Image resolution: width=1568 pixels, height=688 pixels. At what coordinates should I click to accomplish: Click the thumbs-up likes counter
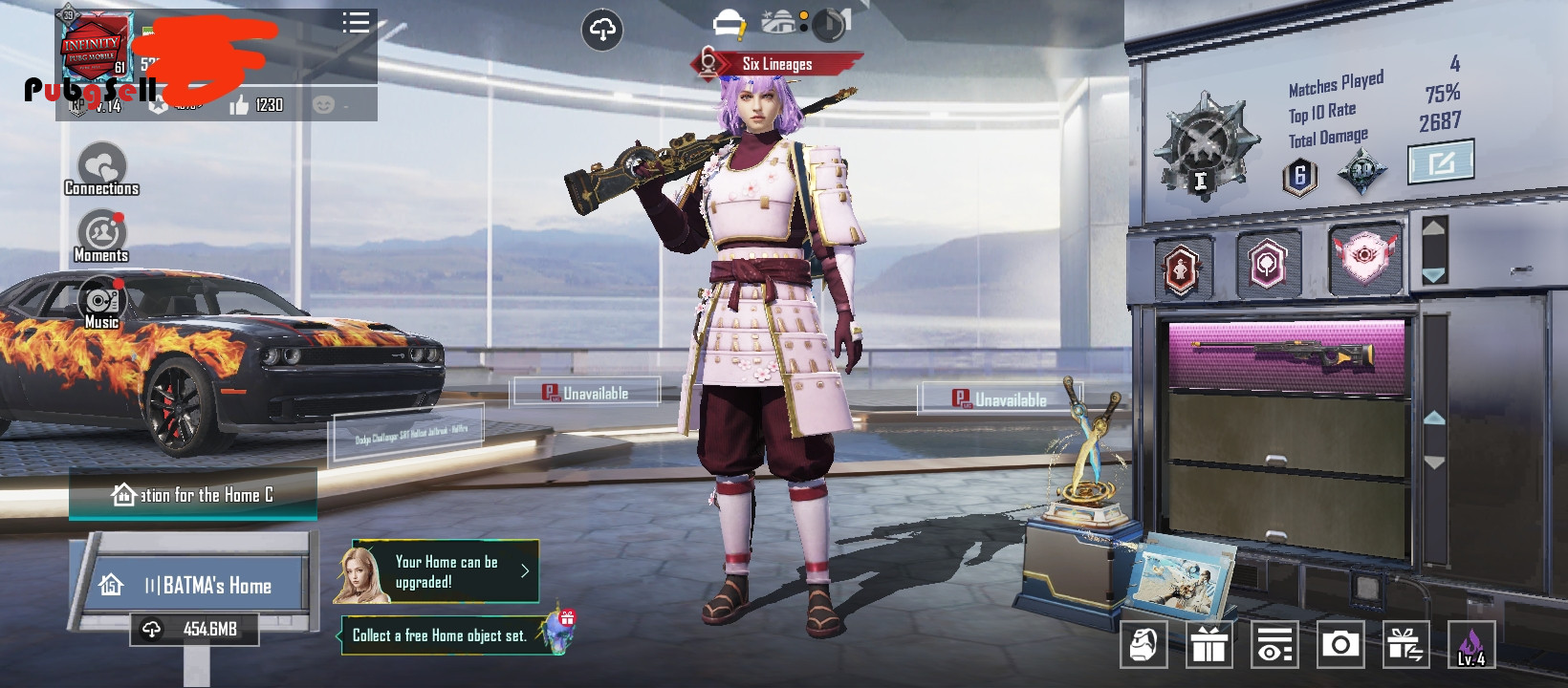[x=256, y=105]
